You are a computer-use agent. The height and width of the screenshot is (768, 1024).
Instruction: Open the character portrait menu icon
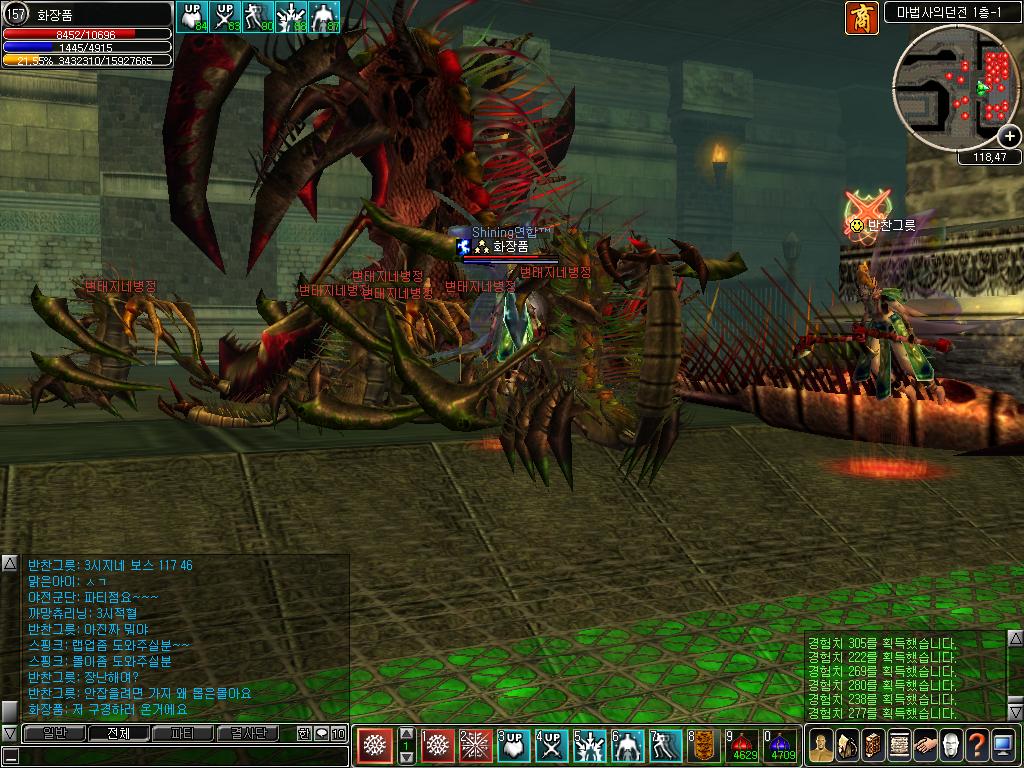click(x=821, y=746)
